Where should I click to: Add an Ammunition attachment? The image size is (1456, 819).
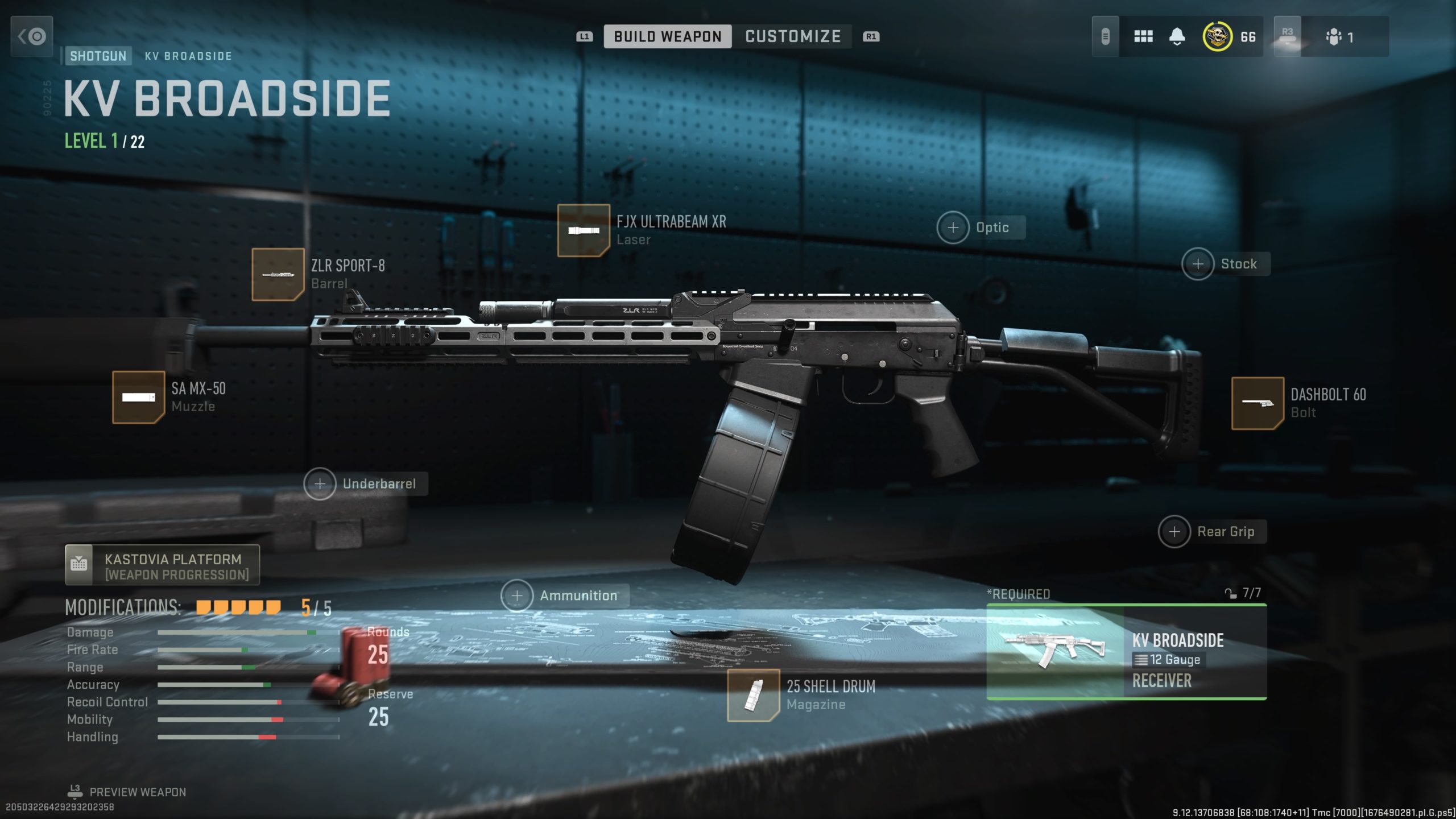[516, 595]
